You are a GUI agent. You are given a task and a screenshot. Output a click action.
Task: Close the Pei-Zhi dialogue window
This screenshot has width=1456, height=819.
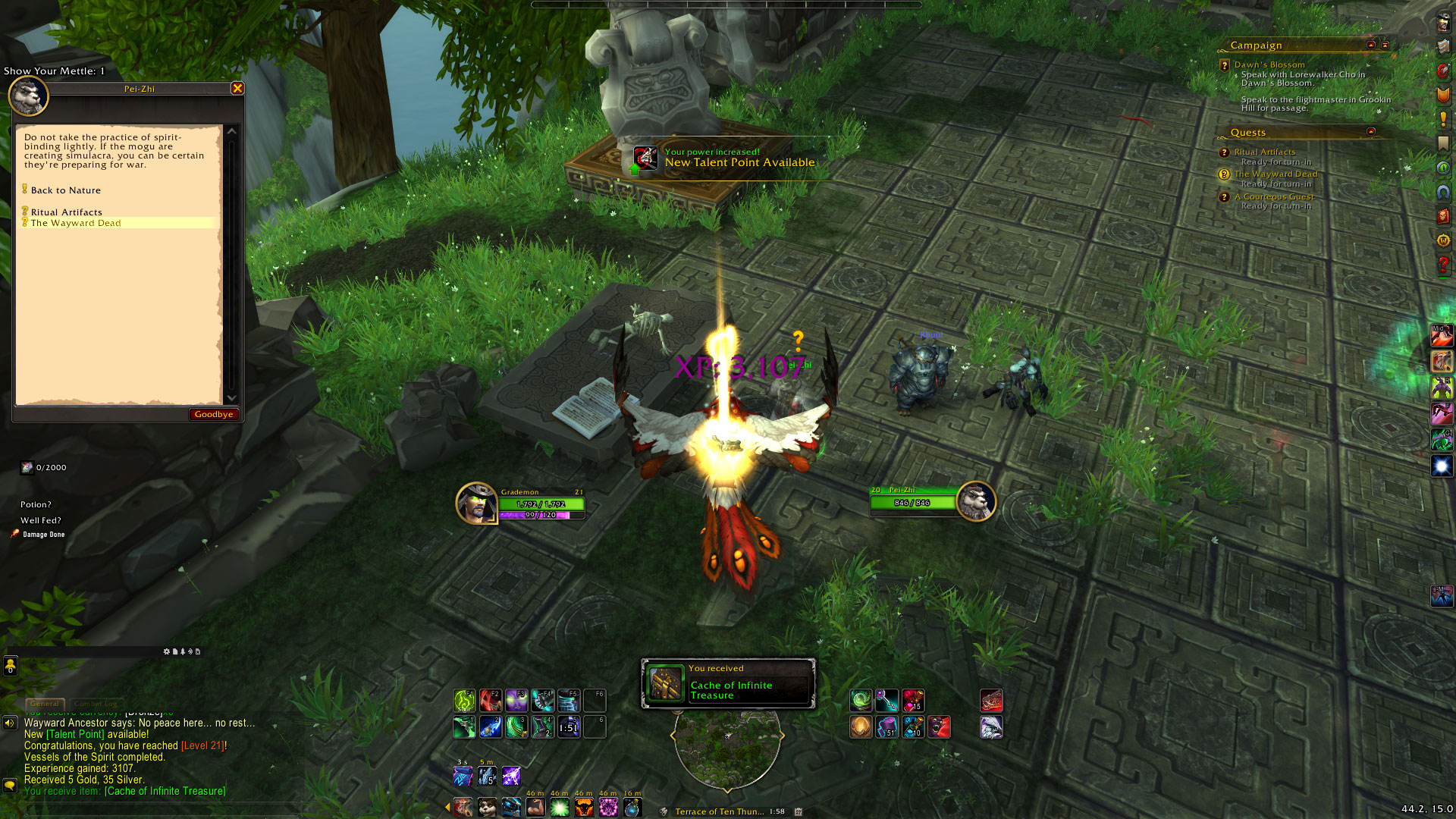click(x=237, y=88)
